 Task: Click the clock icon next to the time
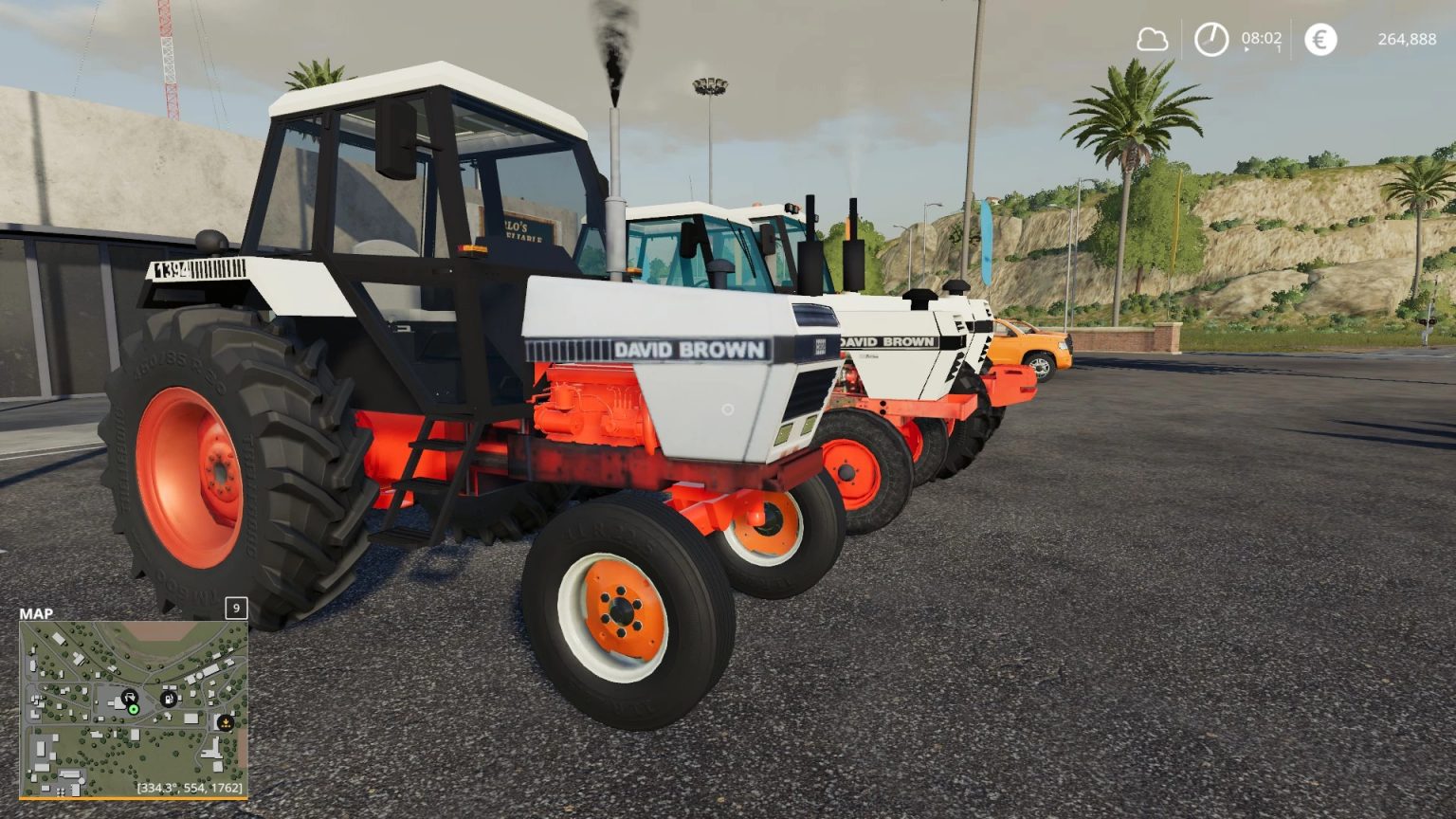coord(1211,39)
